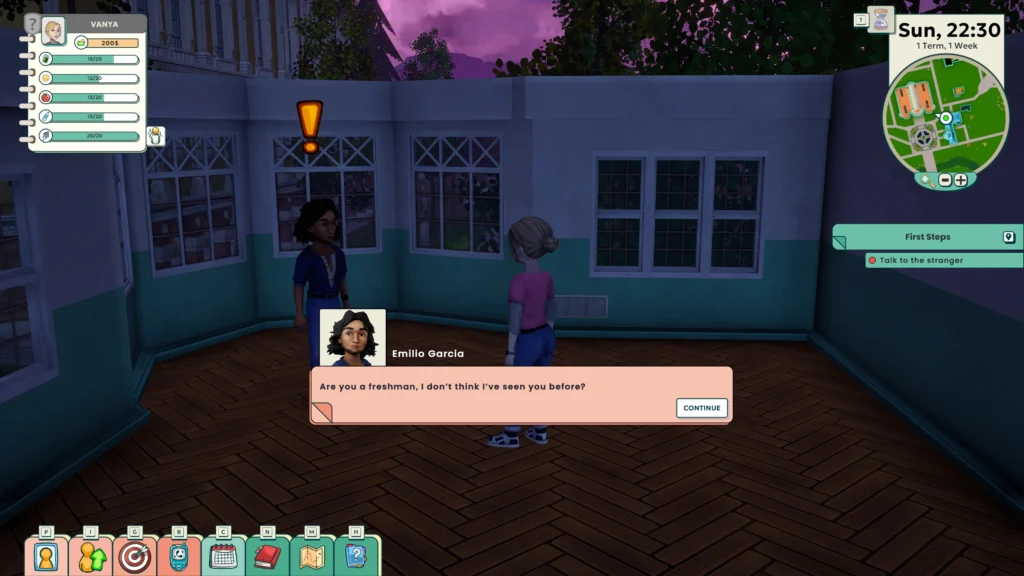Image resolution: width=1024 pixels, height=576 pixels.
Task: Zoom in the minimap with plus button
Action: click(x=961, y=180)
